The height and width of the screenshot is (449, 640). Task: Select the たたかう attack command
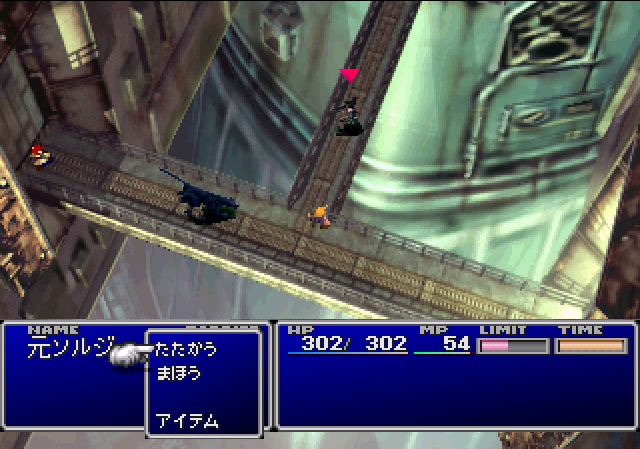point(186,350)
